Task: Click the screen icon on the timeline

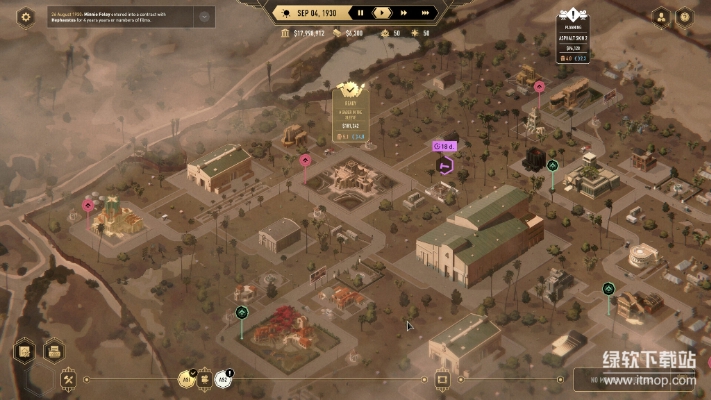Action: click(x=442, y=380)
